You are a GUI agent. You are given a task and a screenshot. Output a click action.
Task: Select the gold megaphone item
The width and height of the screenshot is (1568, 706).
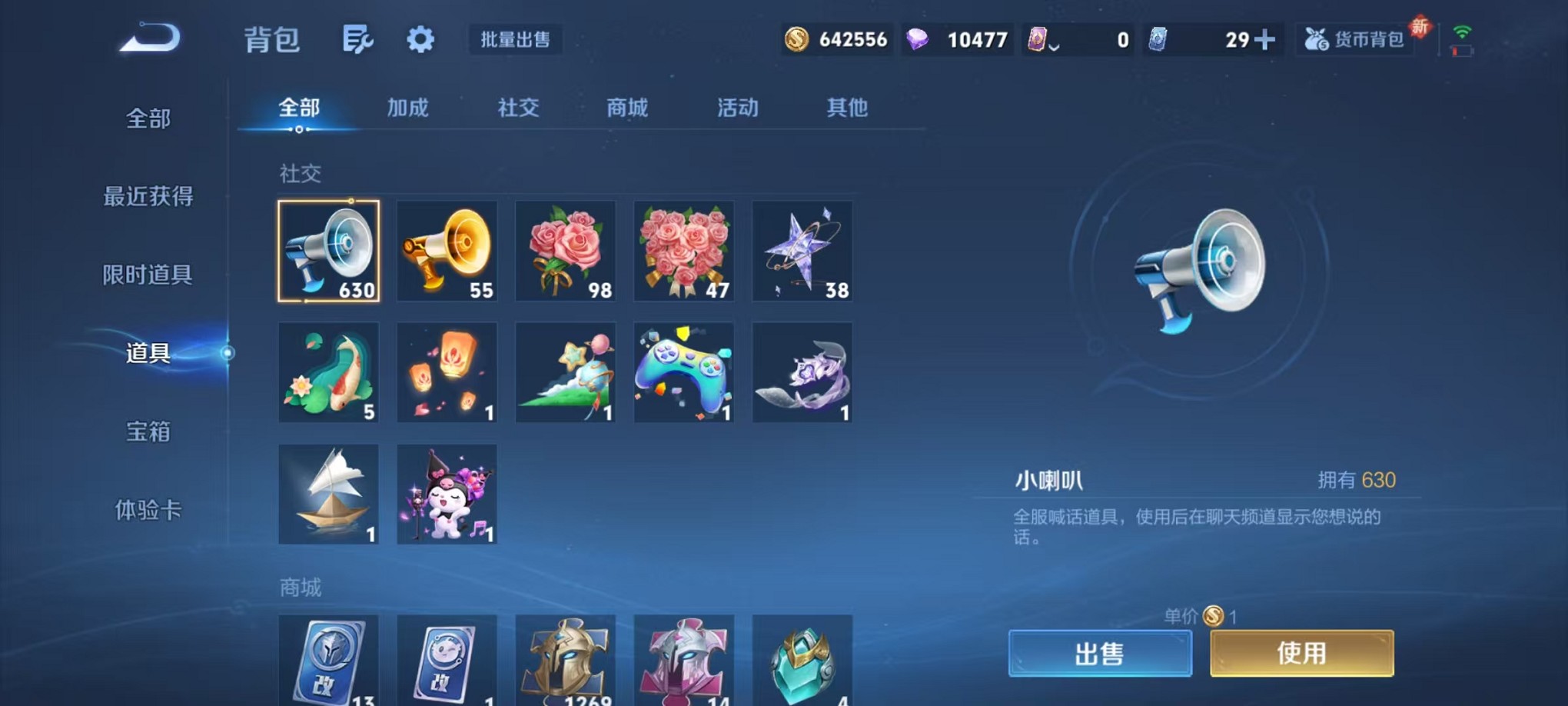coord(447,252)
